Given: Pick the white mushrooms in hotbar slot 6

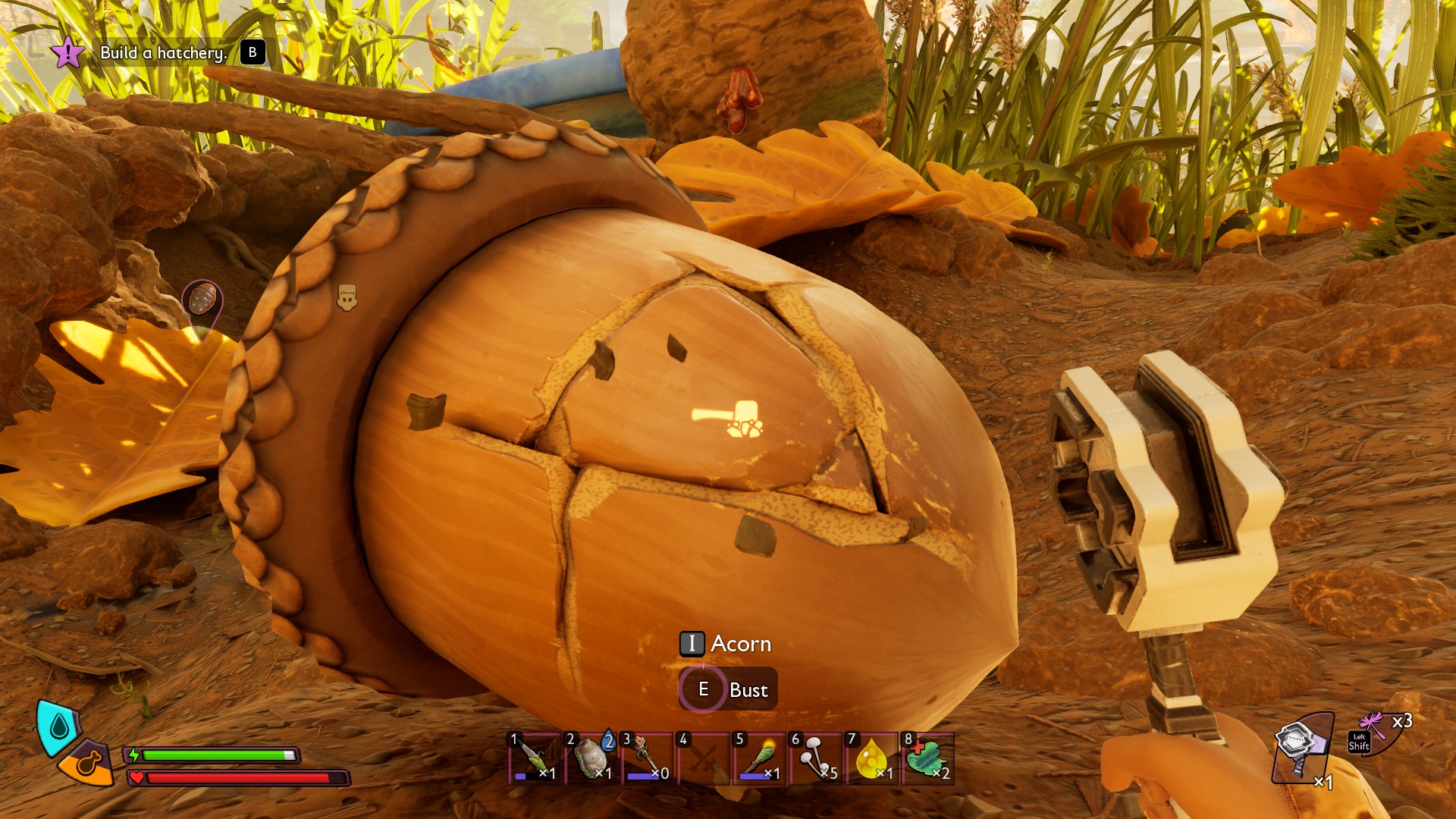Looking at the screenshot, I should click(816, 757).
